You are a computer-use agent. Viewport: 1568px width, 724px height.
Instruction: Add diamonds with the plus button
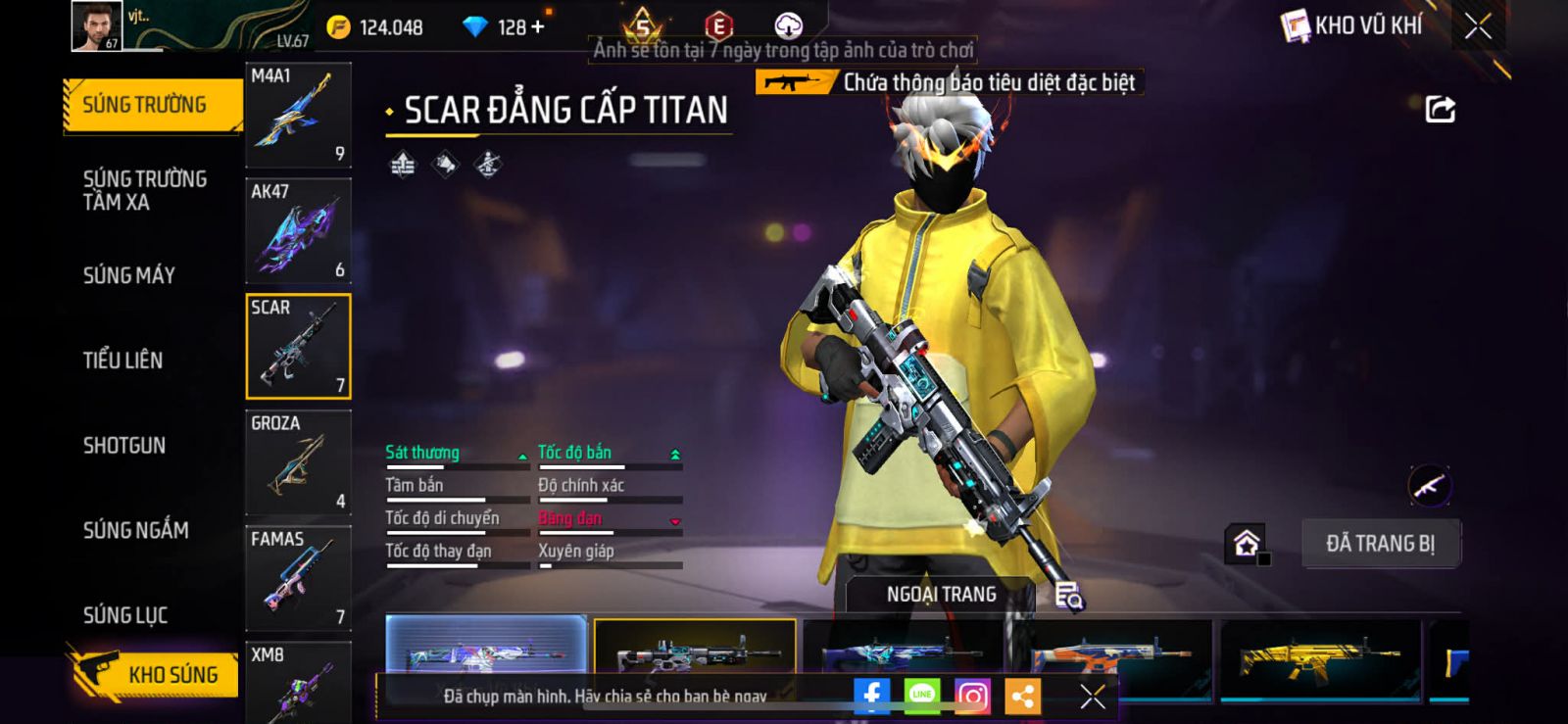536,27
